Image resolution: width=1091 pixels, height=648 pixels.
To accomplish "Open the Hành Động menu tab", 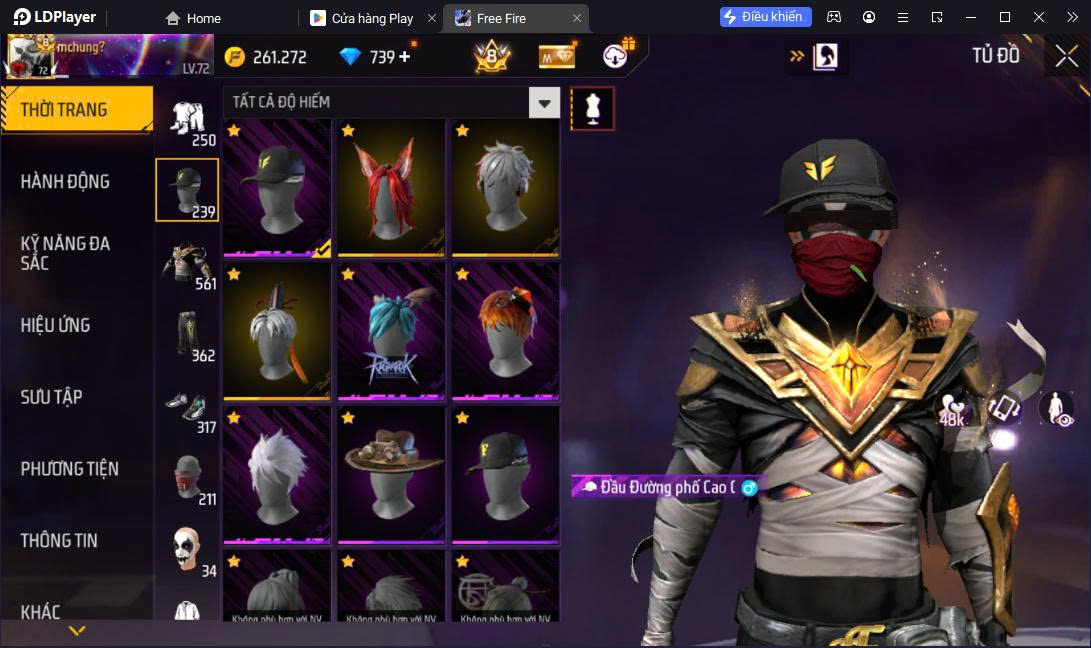I will tap(66, 182).
